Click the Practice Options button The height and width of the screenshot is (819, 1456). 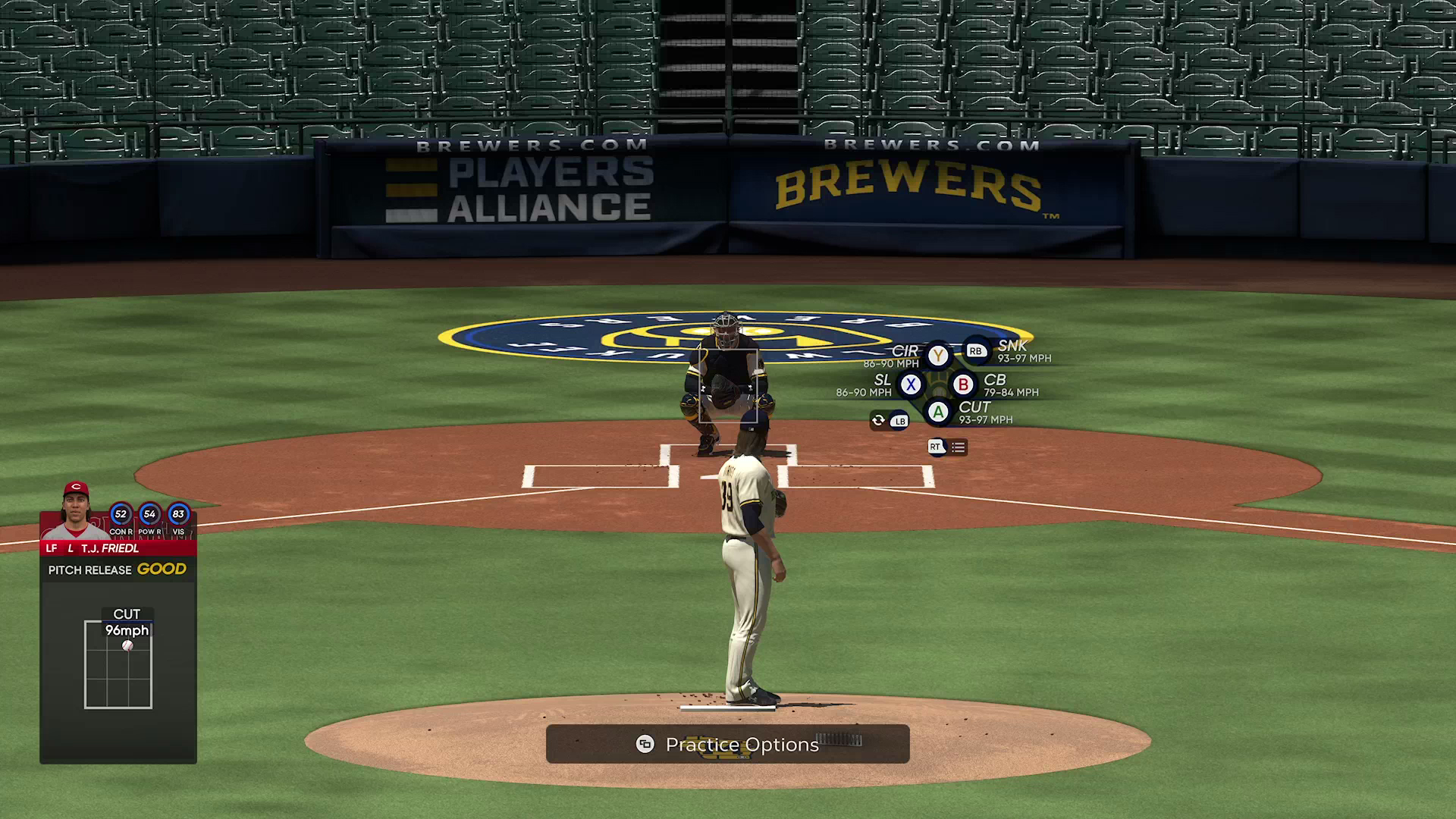coord(728,744)
